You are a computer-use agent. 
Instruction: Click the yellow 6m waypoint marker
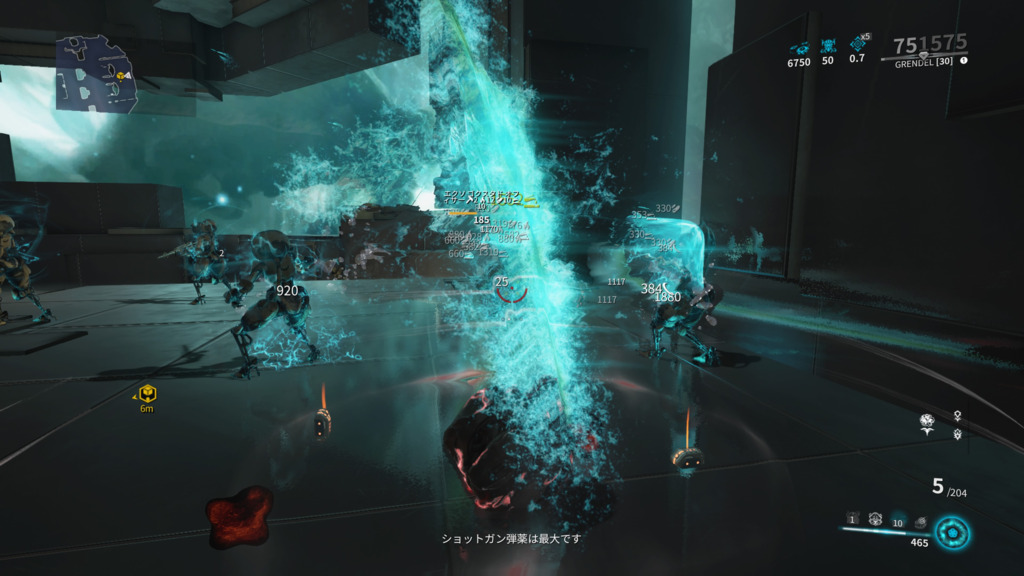(147, 393)
